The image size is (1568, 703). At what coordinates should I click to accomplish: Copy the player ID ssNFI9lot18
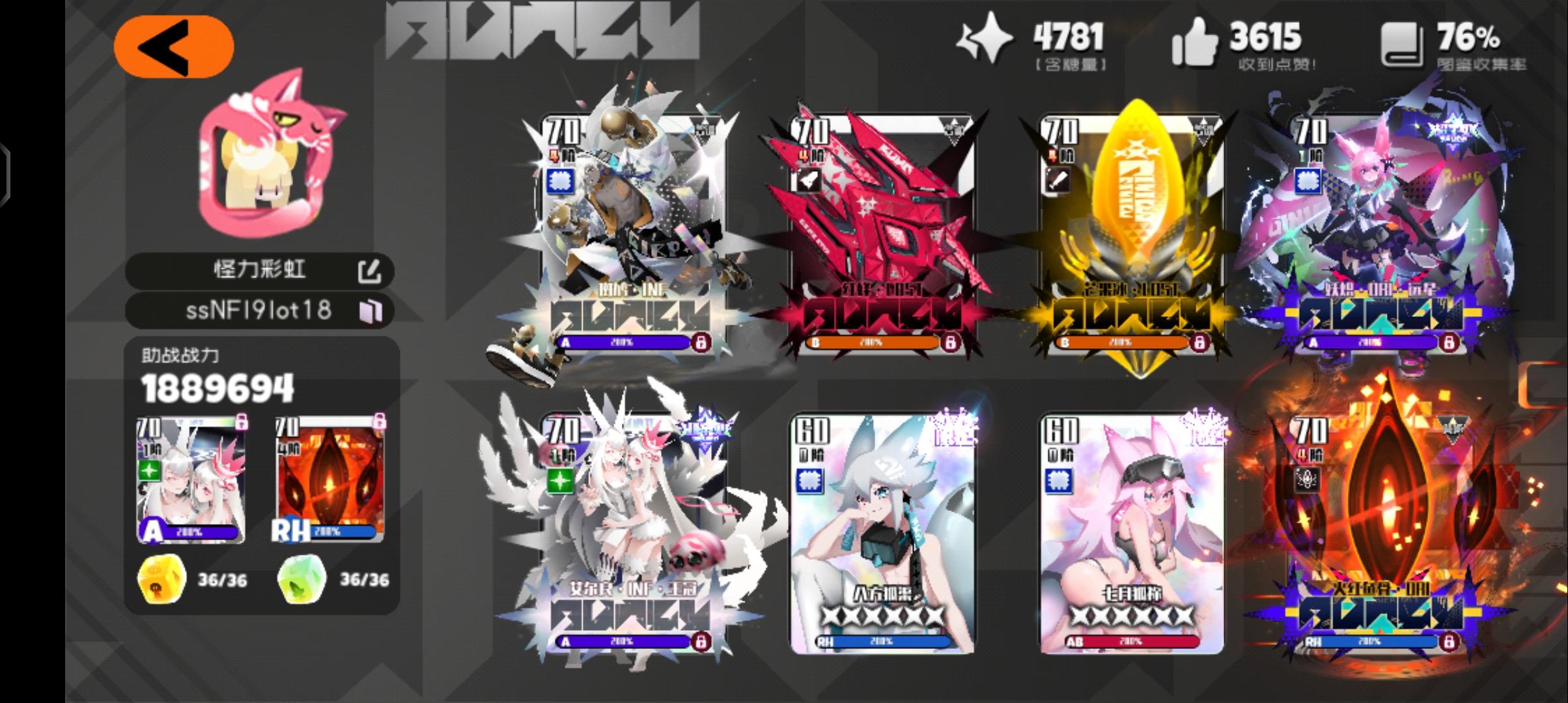pyautogui.click(x=371, y=311)
